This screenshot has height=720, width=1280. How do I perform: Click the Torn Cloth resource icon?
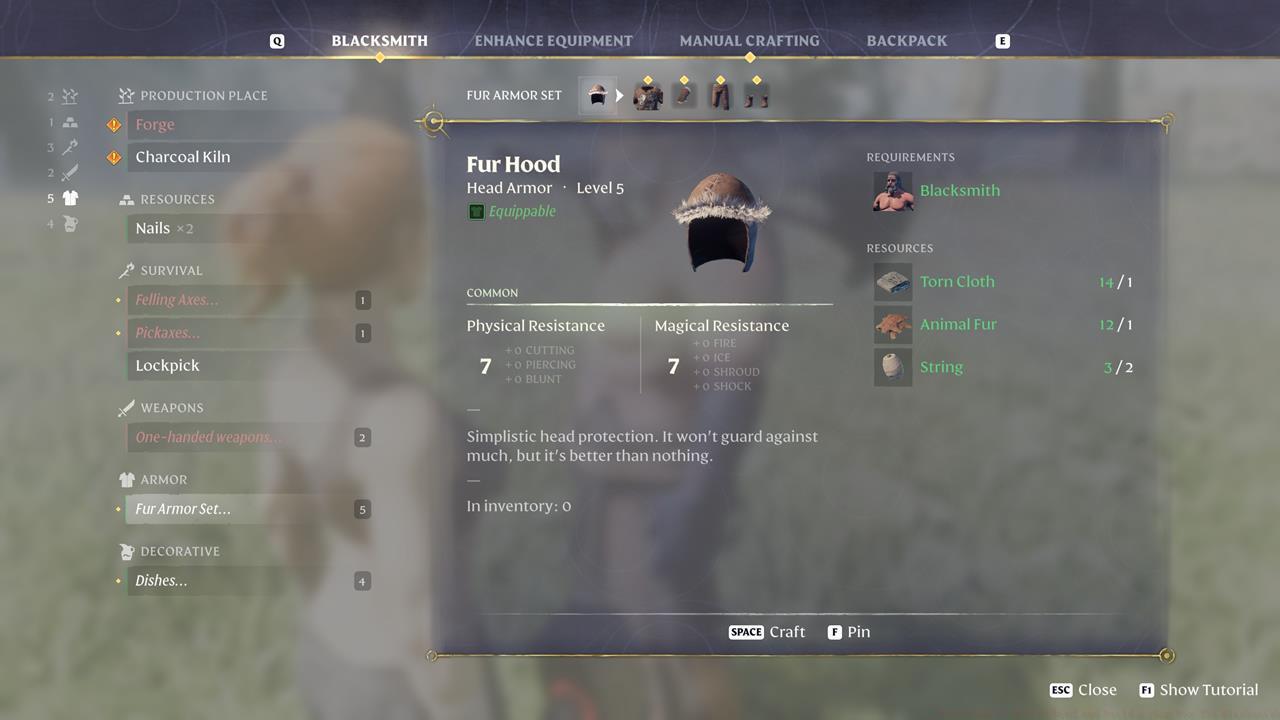pyautogui.click(x=893, y=282)
